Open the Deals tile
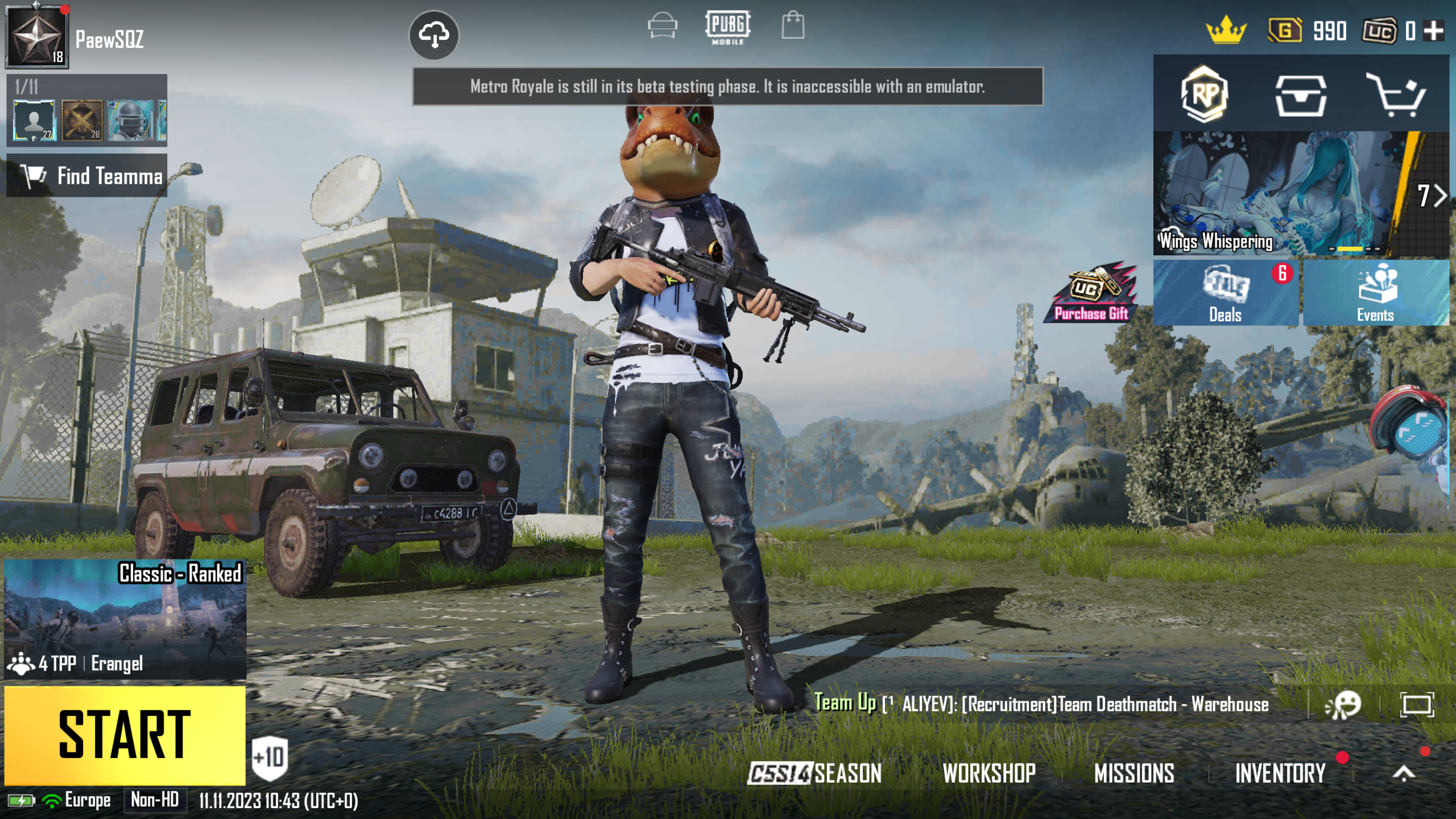Screen dimensions: 1456x819 pos(1225,293)
